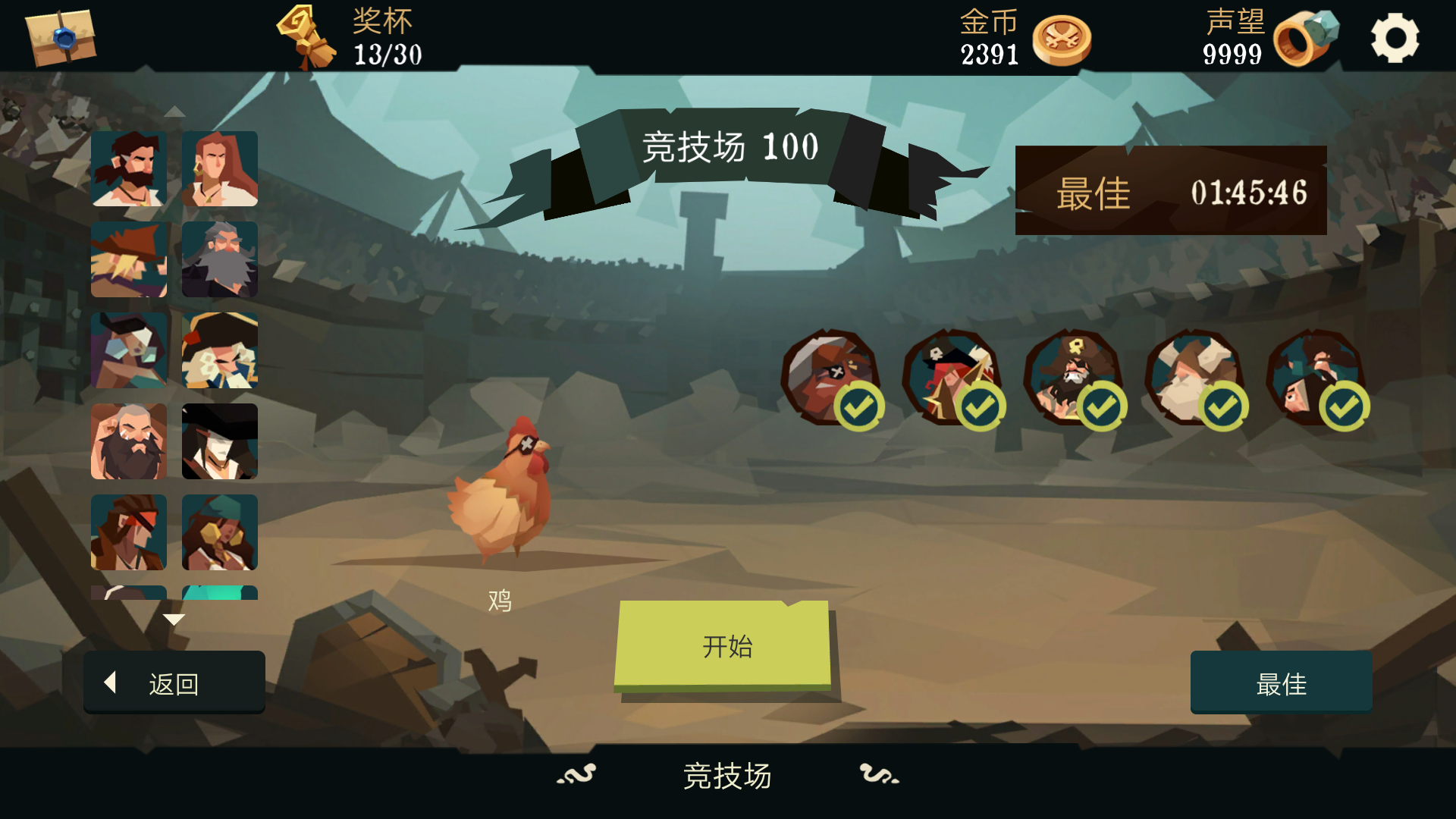Toggle the checkmark on the first defeated boss

[858, 406]
